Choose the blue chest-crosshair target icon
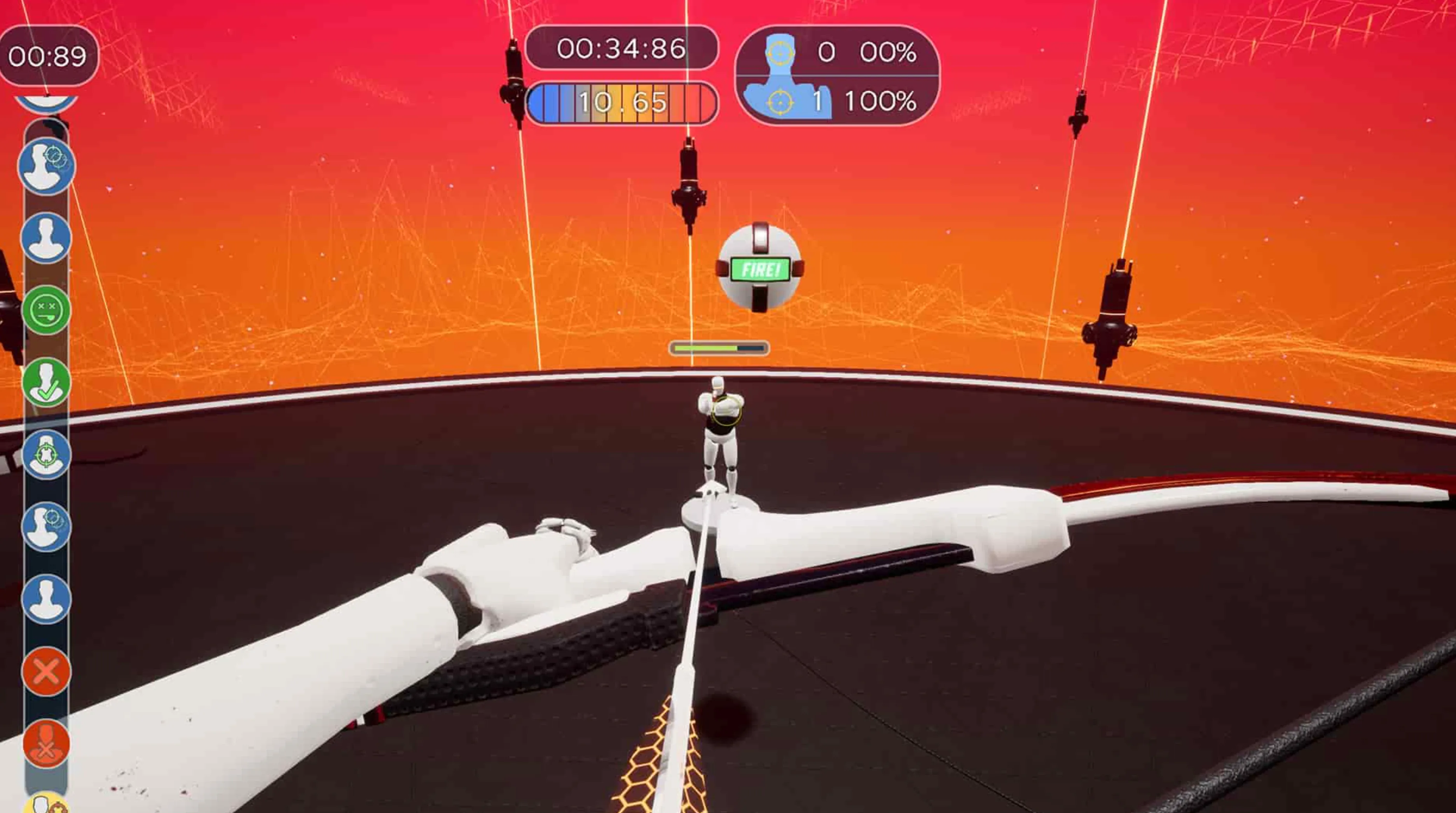 [x=46, y=455]
